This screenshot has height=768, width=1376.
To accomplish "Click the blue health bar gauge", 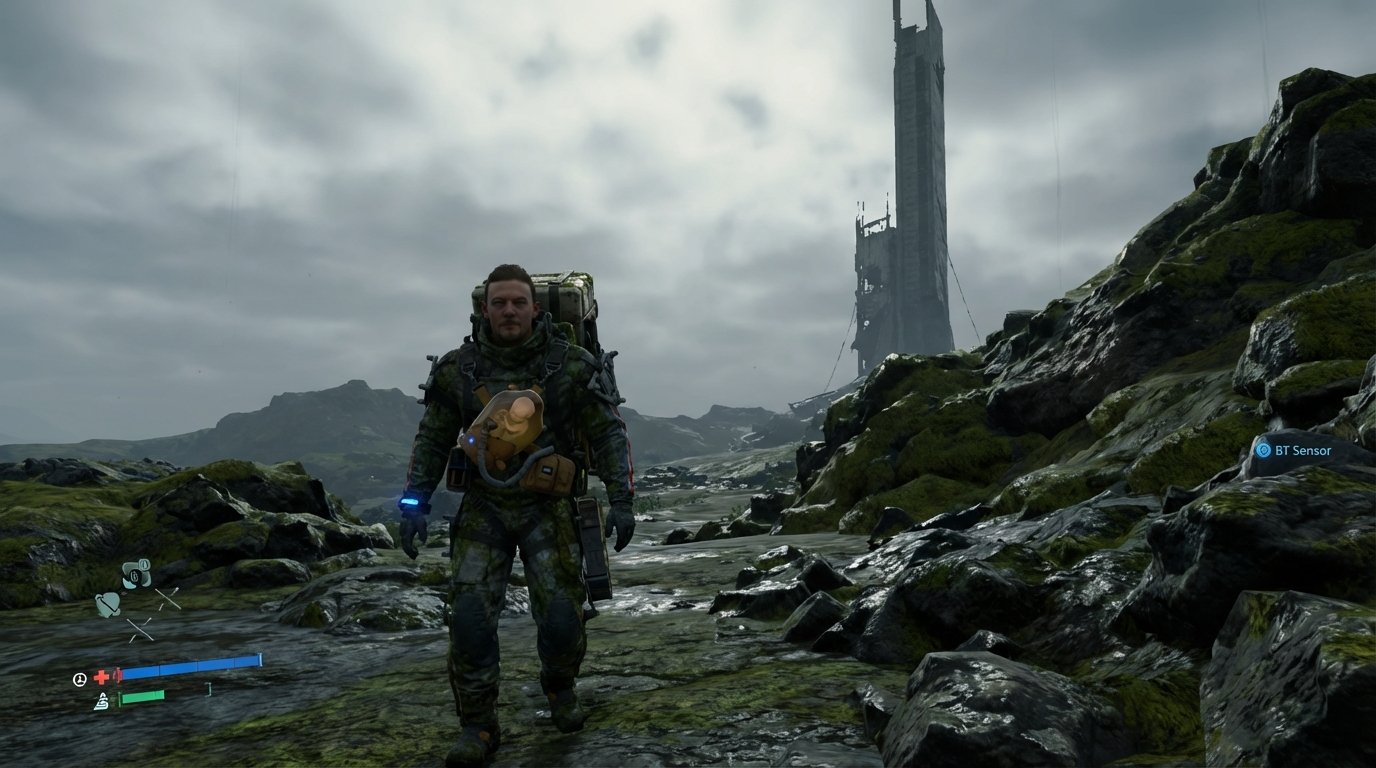I will 190,664.
